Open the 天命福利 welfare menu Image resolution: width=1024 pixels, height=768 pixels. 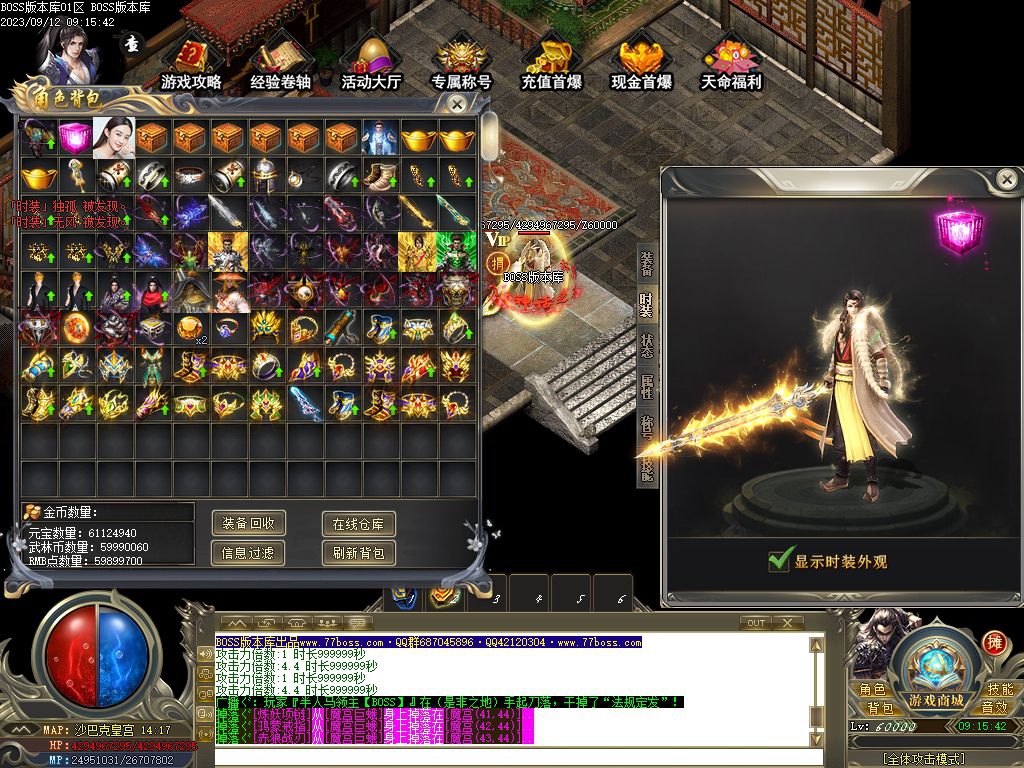coord(731,64)
